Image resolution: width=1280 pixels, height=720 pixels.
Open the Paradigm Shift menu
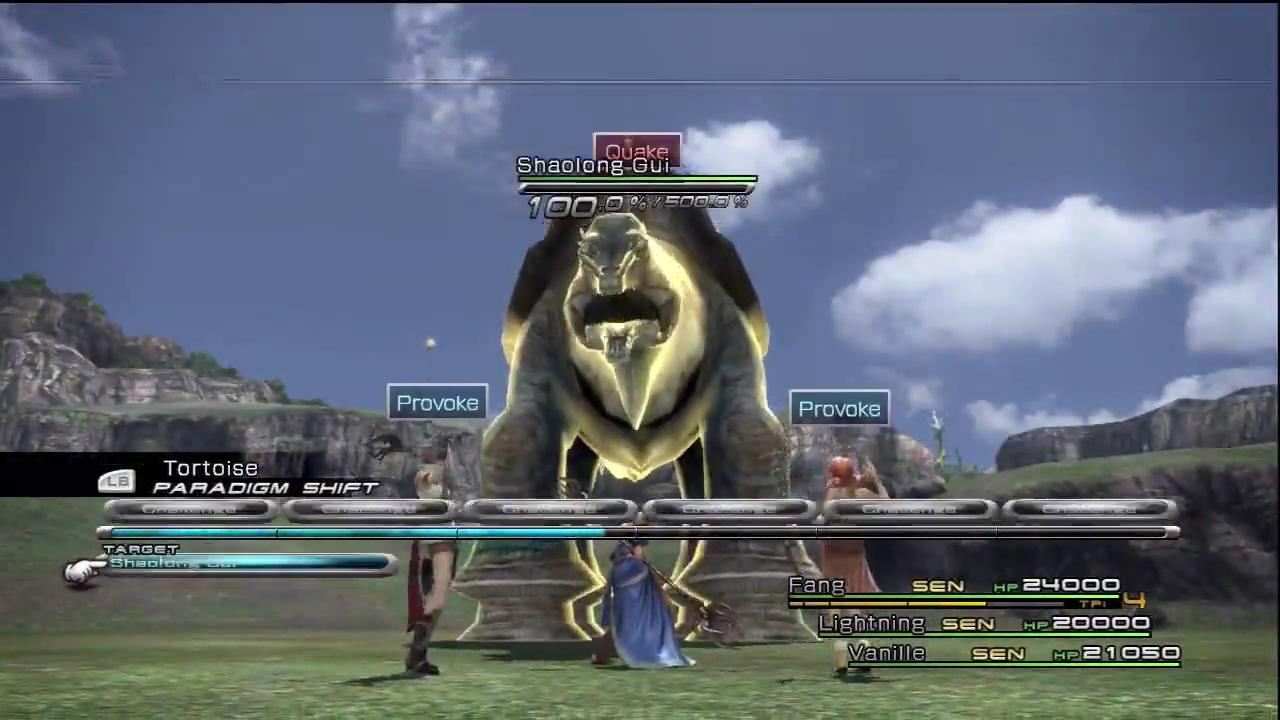[x=264, y=487]
